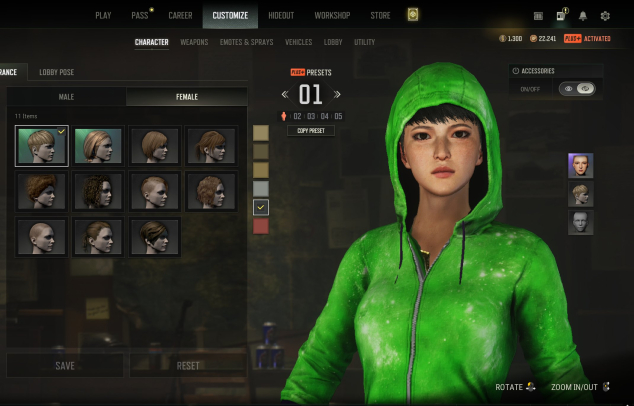Open the Emotes & Sprays tab
The height and width of the screenshot is (406, 634).
245,43
